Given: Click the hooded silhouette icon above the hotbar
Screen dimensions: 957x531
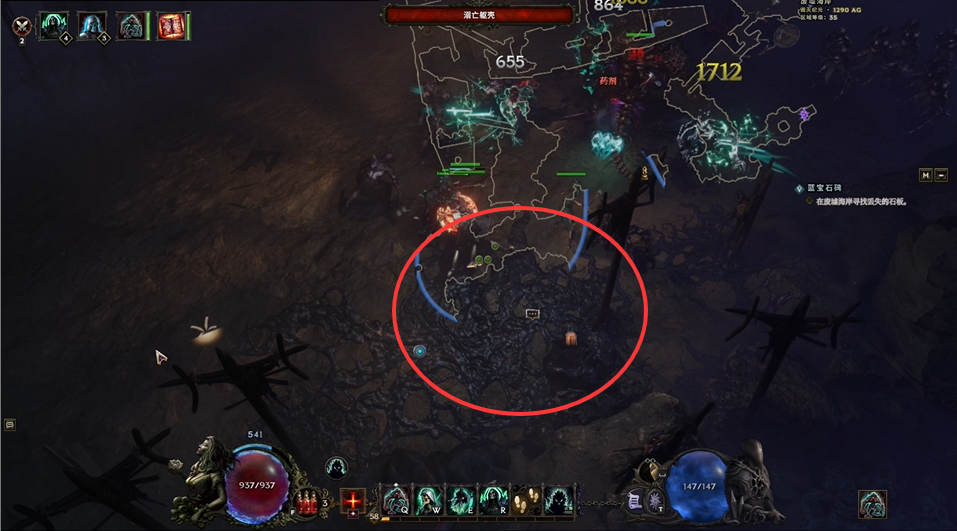Looking at the screenshot, I should tap(337, 467).
